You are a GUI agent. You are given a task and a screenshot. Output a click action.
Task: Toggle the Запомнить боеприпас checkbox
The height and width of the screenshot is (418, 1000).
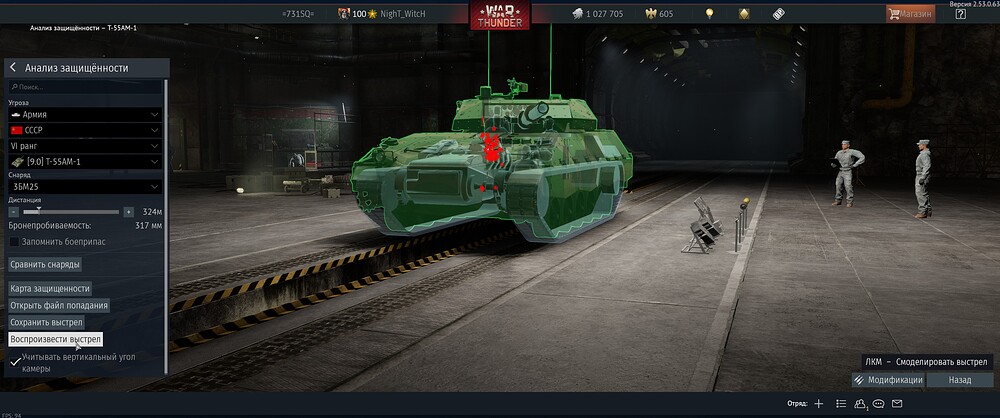pos(14,241)
